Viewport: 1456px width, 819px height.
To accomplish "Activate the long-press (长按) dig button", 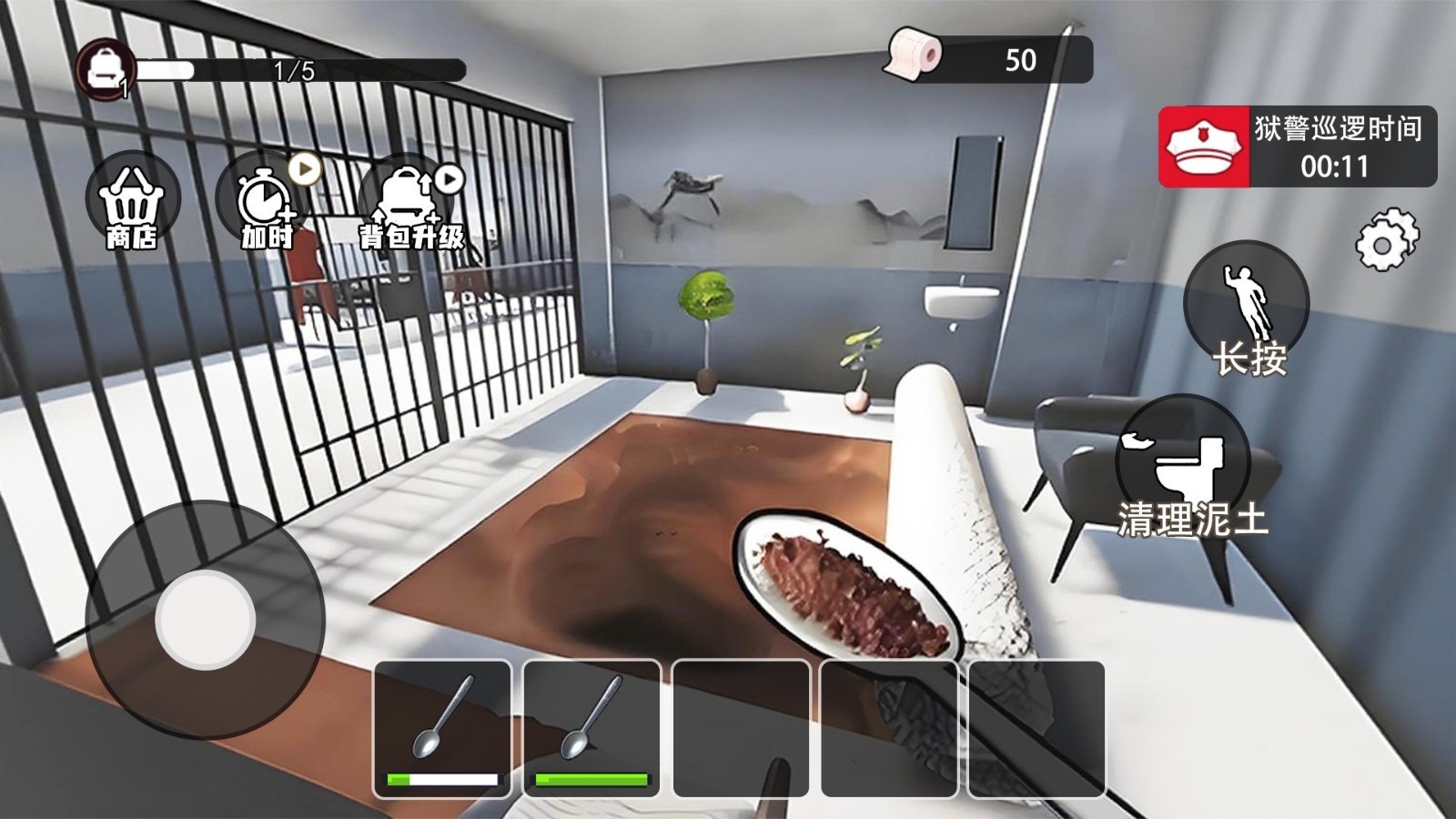I will (x=1247, y=309).
